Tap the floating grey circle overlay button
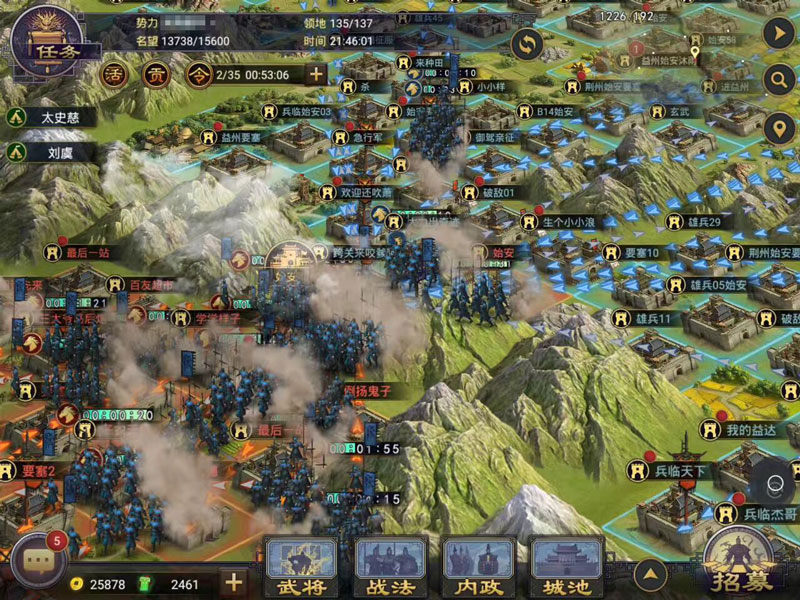Viewport: 800px width, 600px height. (x=774, y=481)
